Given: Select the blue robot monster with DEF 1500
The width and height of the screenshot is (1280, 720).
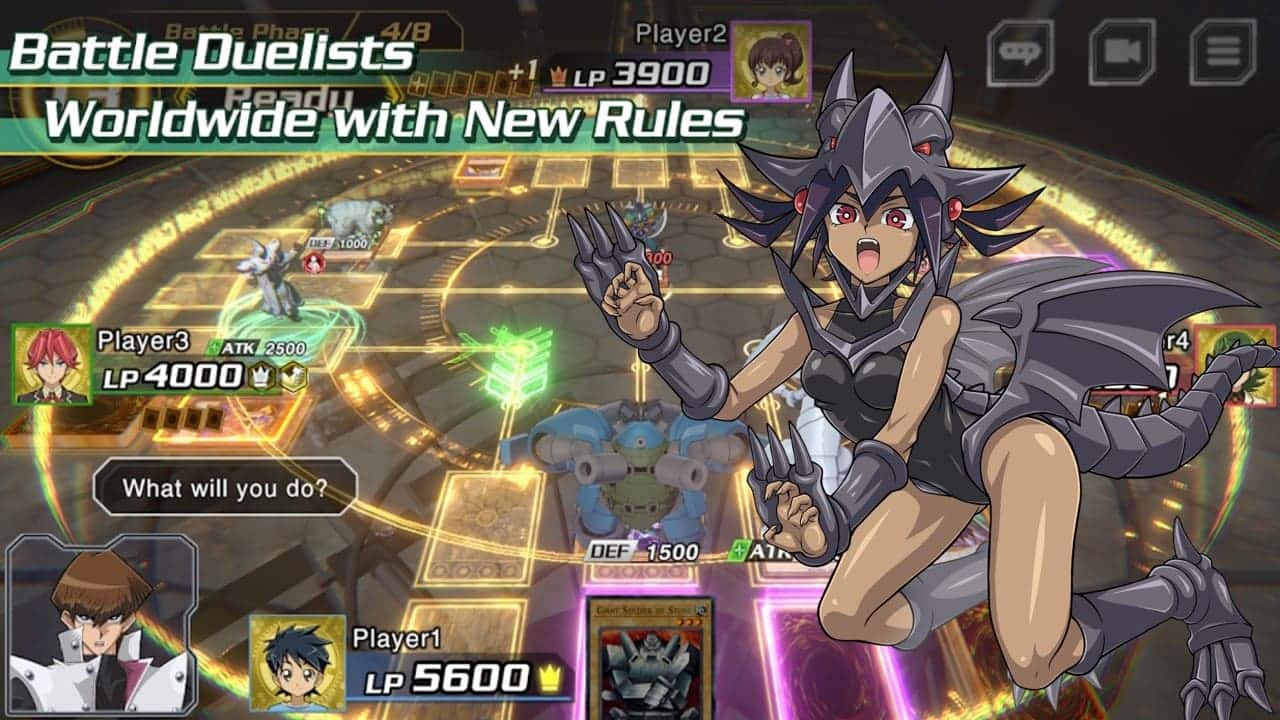Looking at the screenshot, I should 638,470.
